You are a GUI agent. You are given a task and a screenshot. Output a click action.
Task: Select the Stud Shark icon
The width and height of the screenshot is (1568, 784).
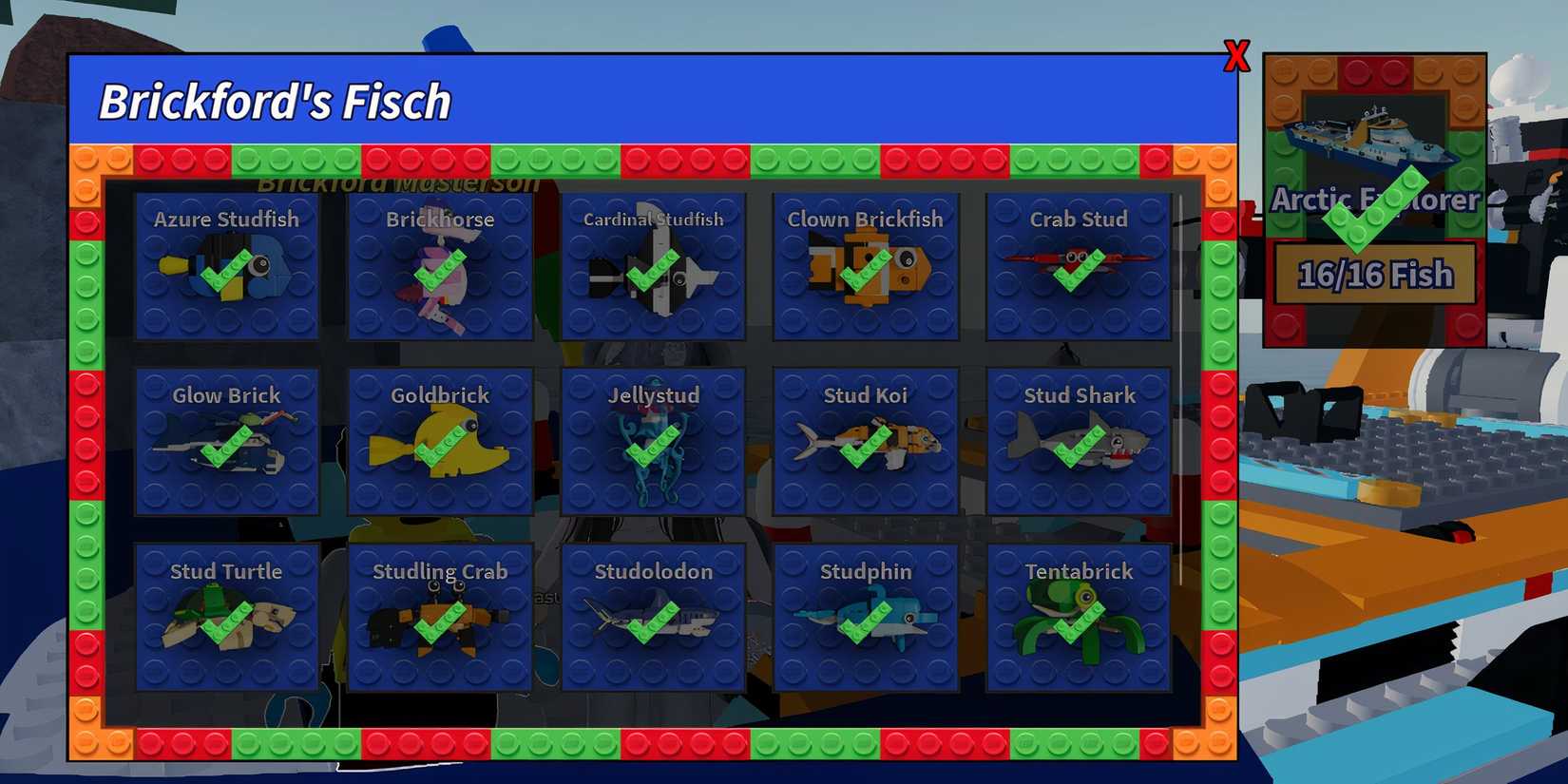click(x=1079, y=442)
